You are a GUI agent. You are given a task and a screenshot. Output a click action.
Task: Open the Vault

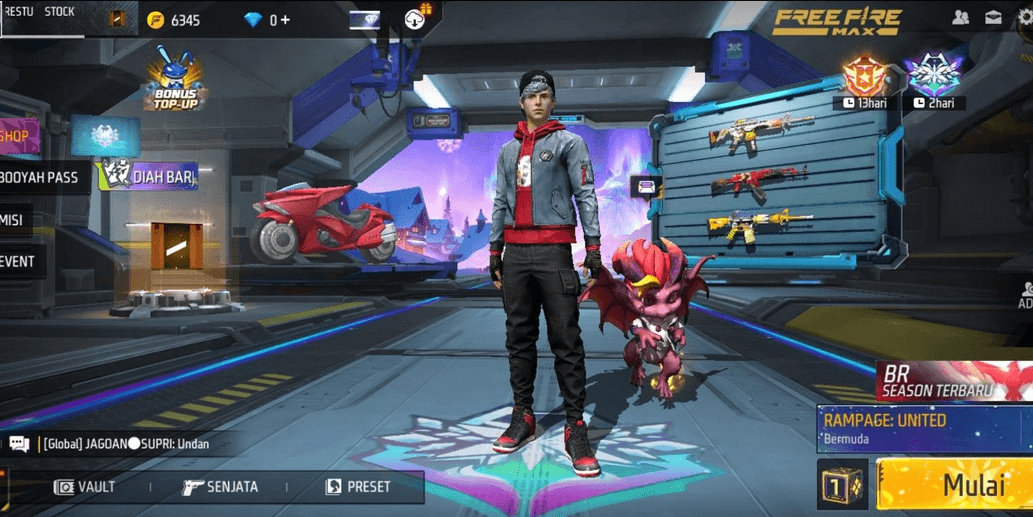pyautogui.click(x=85, y=487)
